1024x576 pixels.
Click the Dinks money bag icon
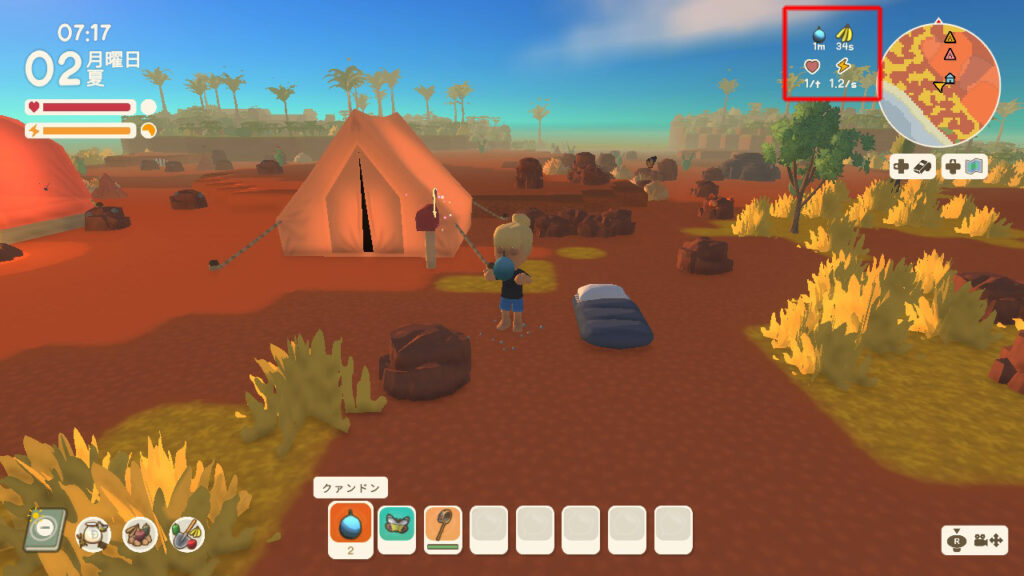pos(93,535)
